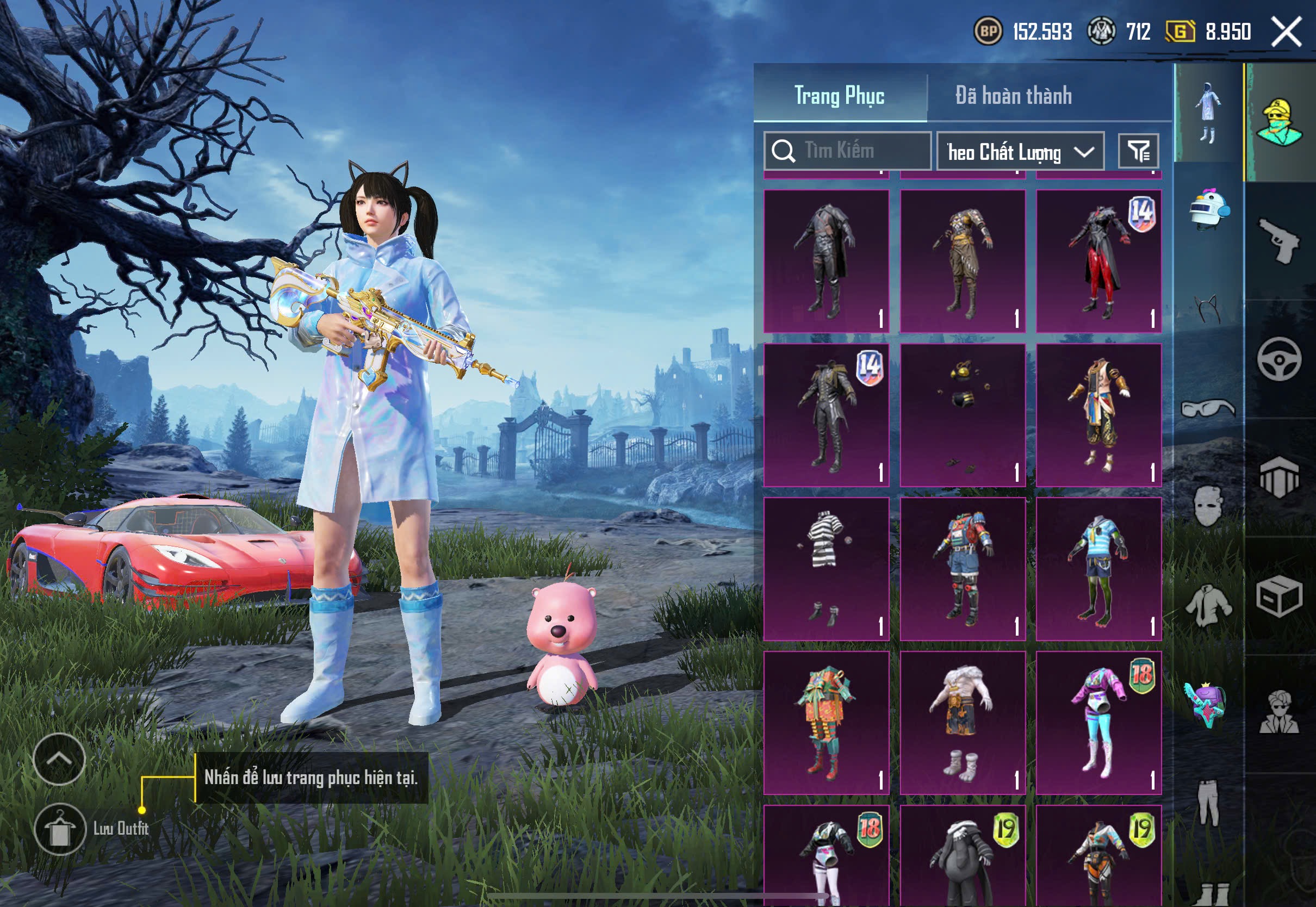The width and height of the screenshot is (1316, 907).
Task: Select the black and white striped prisoner outfit
Action: (x=825, y=569)
